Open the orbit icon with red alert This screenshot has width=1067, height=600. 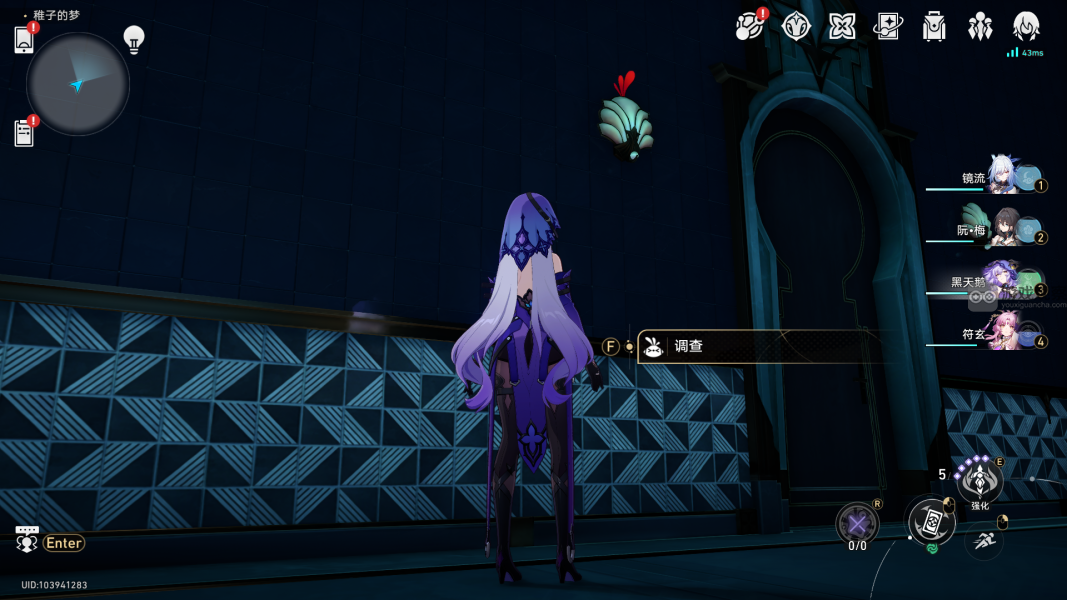click(748, 27)
